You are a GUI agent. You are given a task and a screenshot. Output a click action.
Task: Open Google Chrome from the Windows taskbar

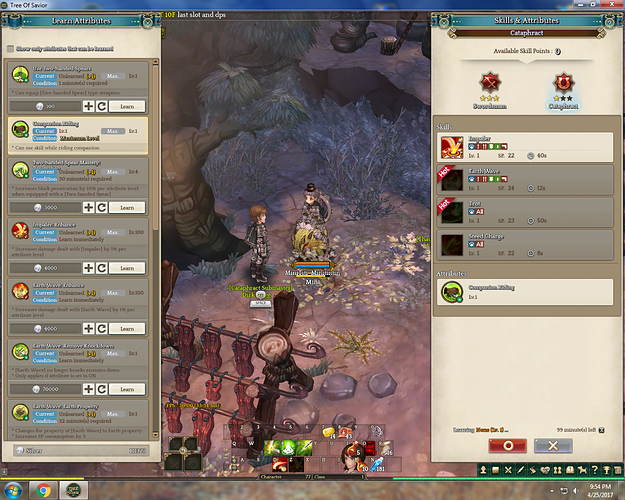coord(43,490)
